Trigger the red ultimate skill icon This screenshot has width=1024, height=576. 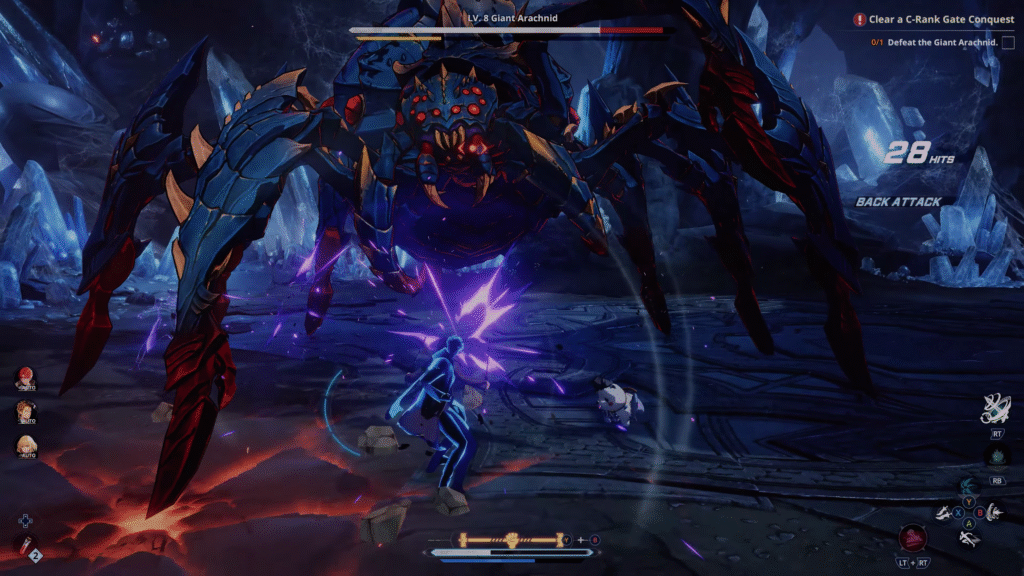pos(911,538)
